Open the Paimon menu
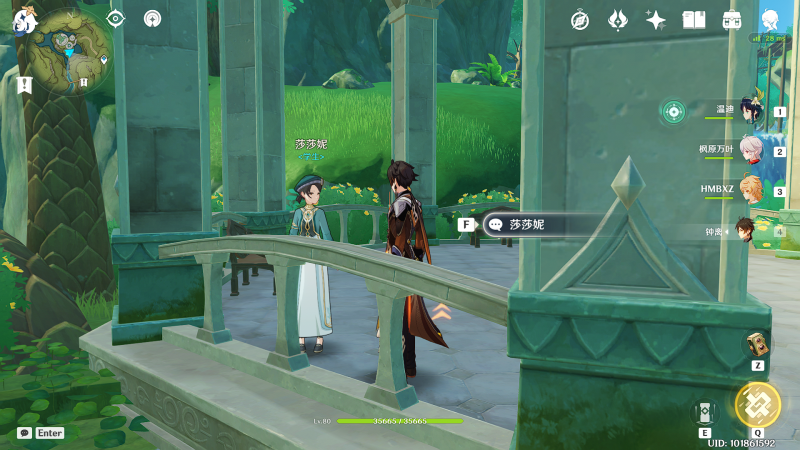The height and width of the screenshot is (450, 800). 25,18
